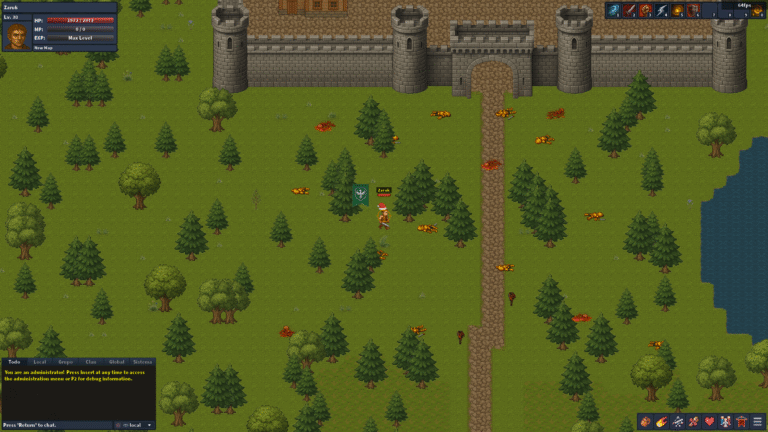This screenshot has width=768, height=432.
Task: Open the red banner guild menu
Action: 741,422
